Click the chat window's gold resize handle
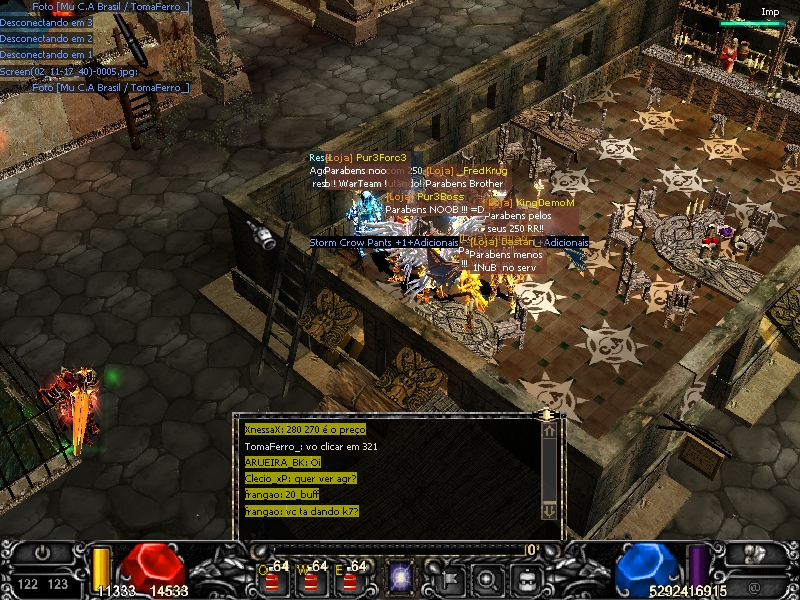Screen dimensions: 800x600 click(547, 413)
